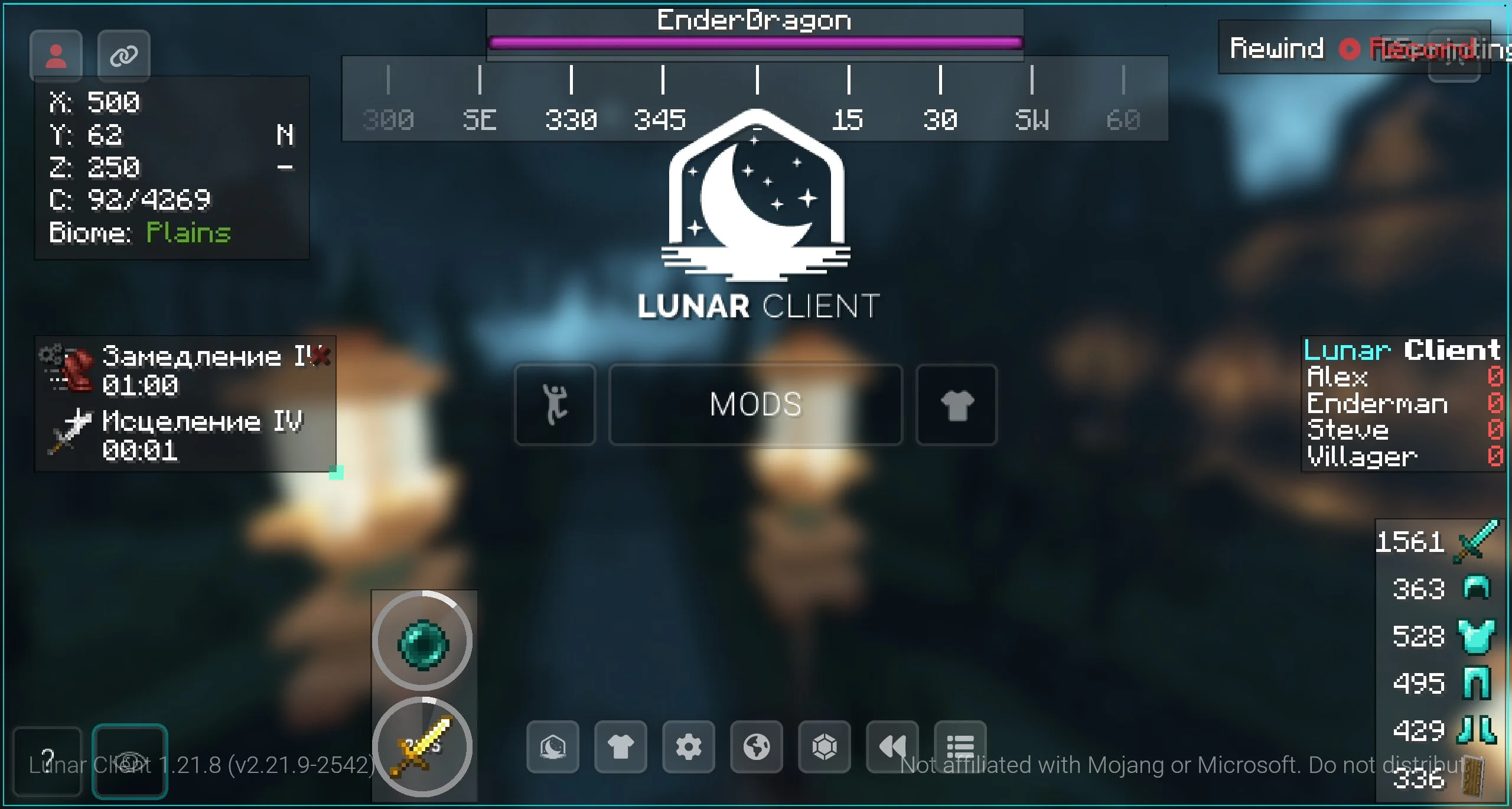Open the emotes button left of MODS

[x=555, y=405]
